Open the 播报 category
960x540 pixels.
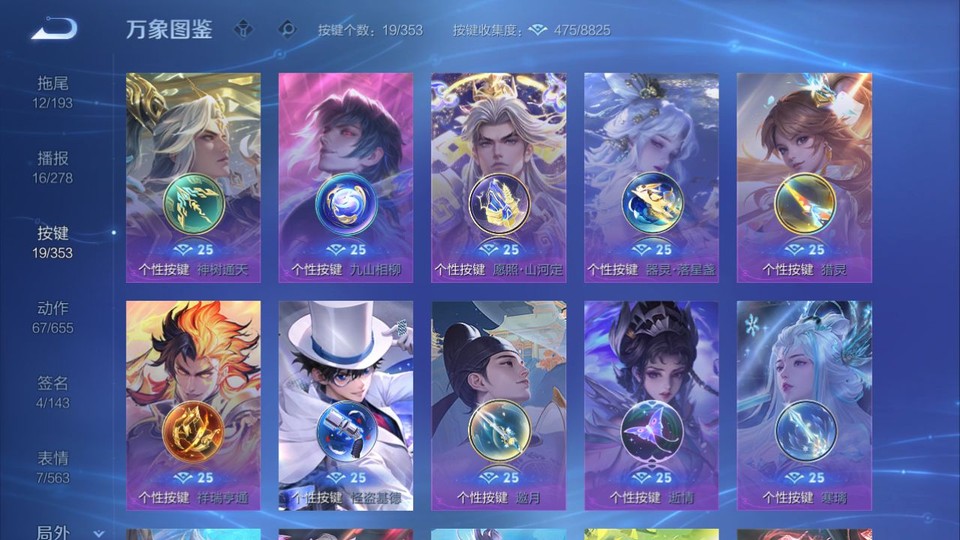pos(53,167)
